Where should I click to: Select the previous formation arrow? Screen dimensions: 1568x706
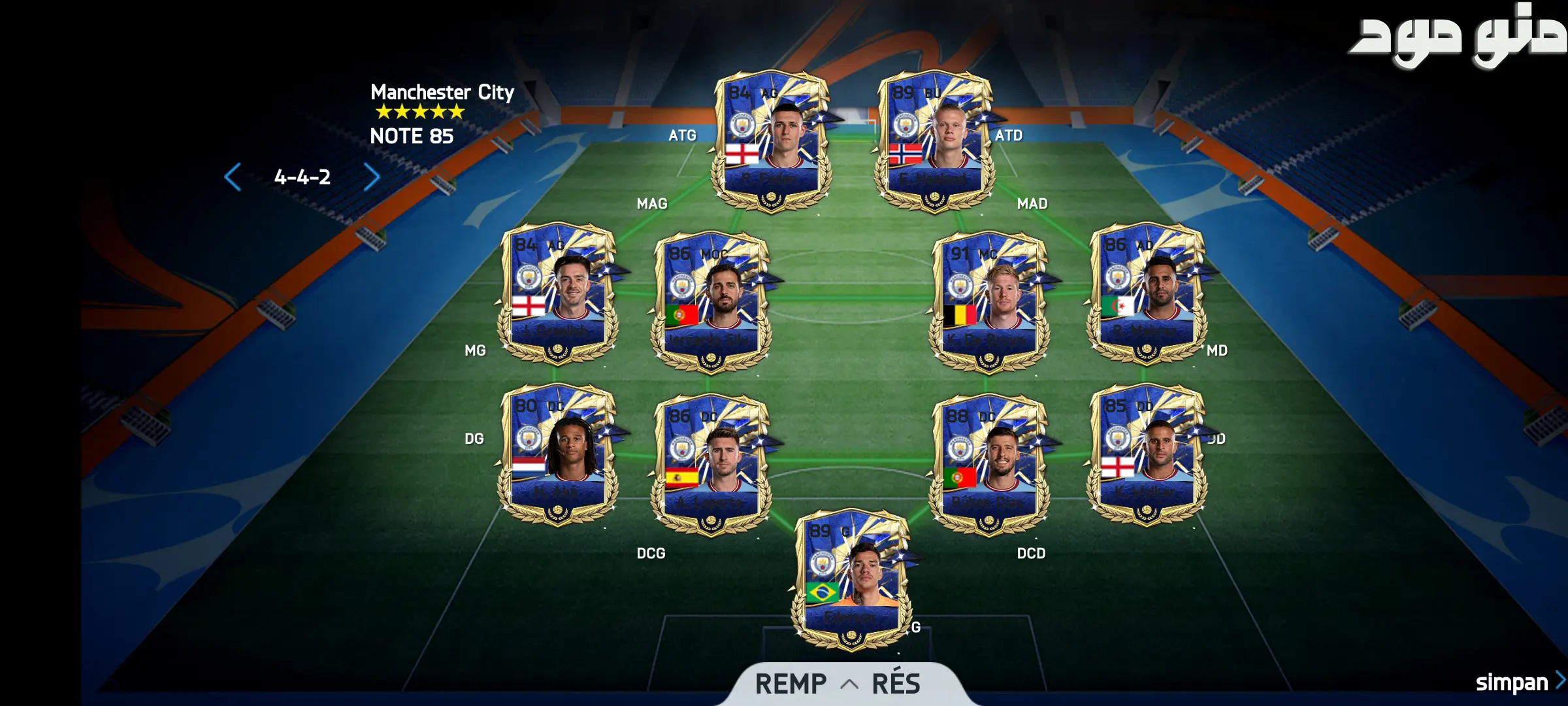[x=233, y=177]
